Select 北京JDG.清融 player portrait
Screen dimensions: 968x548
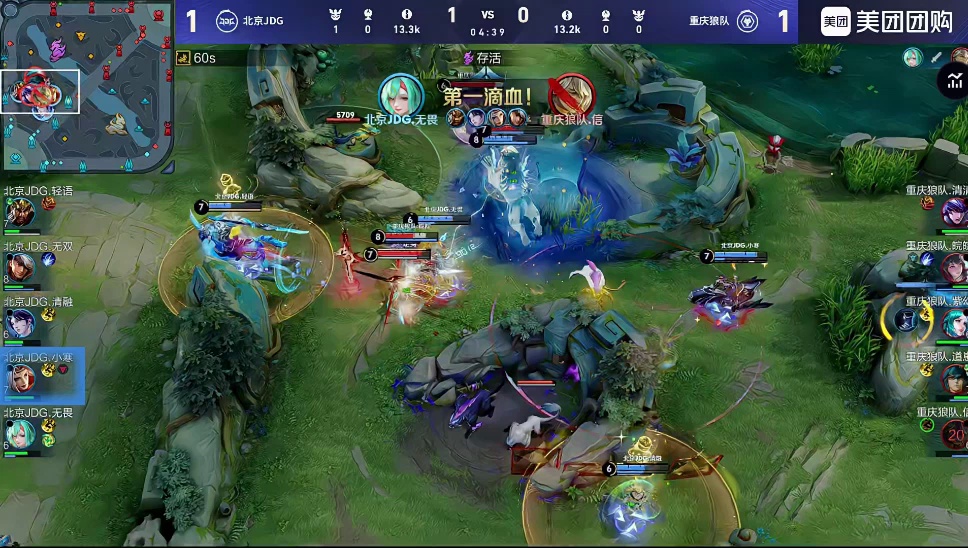(20, 322)
